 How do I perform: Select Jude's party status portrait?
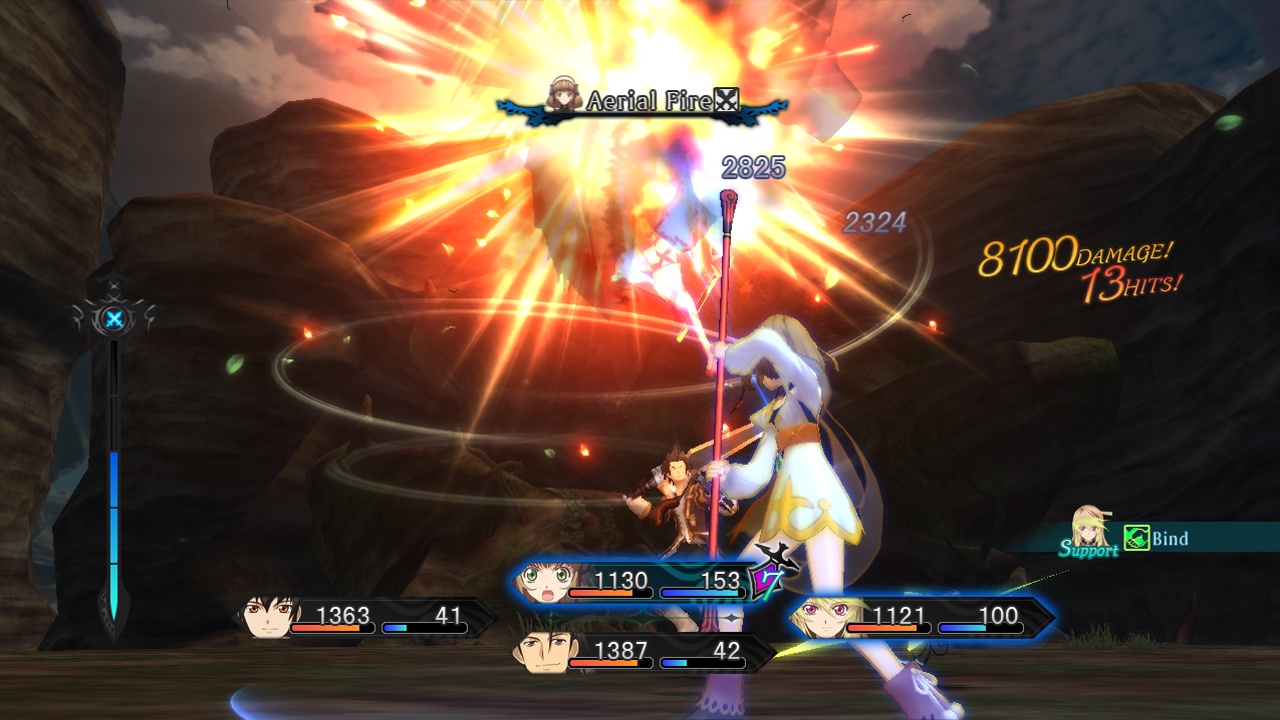(x=268, y=617)
